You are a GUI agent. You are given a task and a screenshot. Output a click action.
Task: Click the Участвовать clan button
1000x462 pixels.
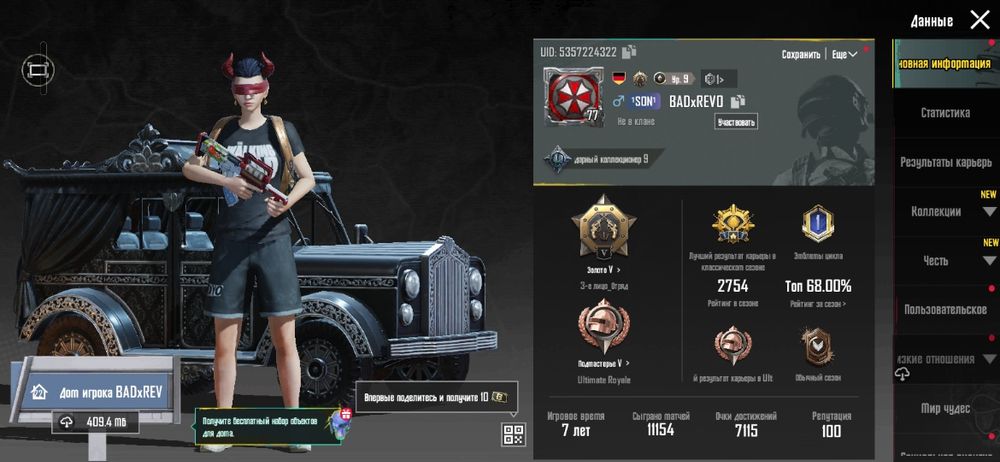[x=736, y=122]
